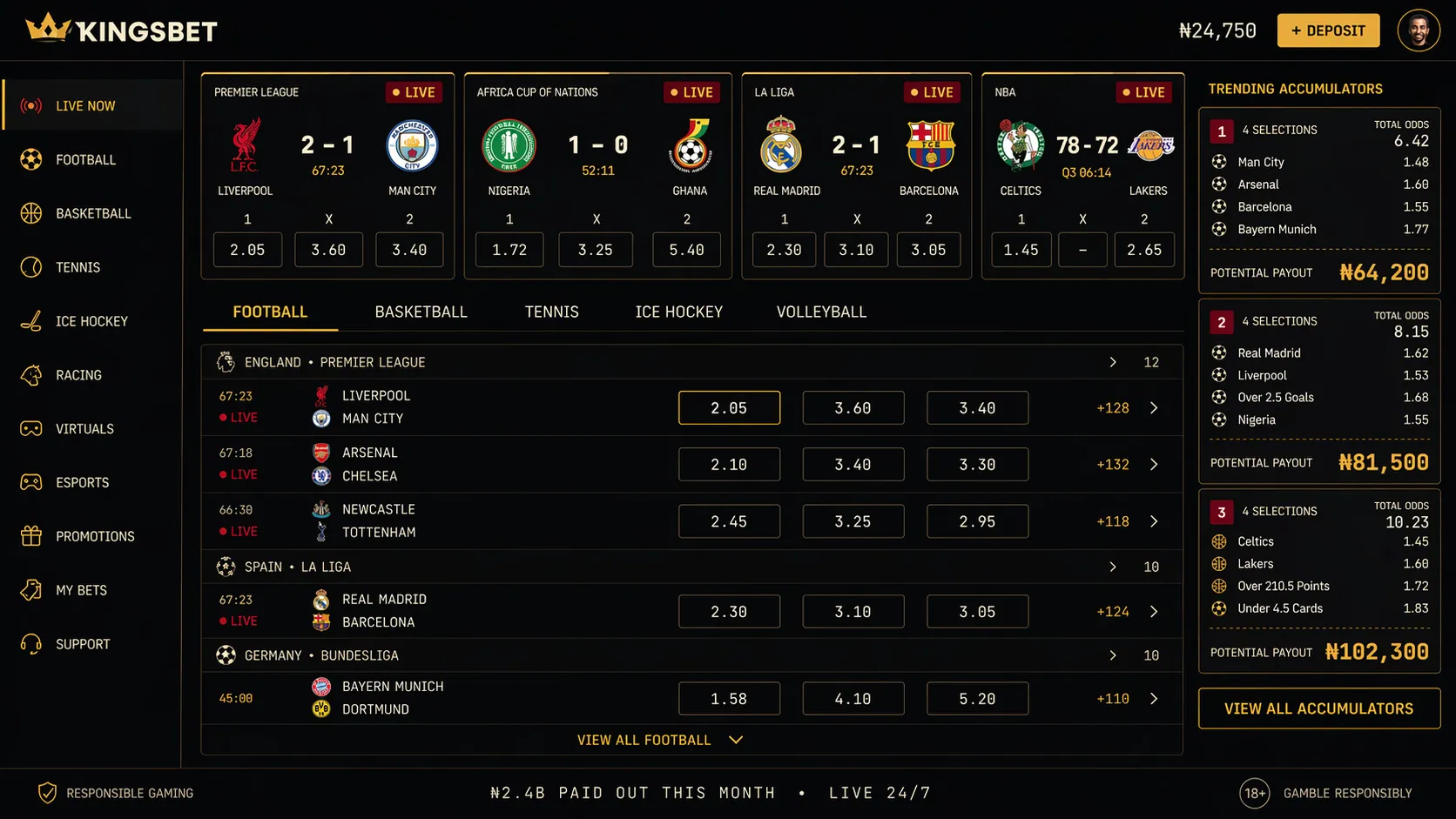Screen dimensions: 1456x819
Task: Click the user avatar in top right
Action: [1419, 30]
